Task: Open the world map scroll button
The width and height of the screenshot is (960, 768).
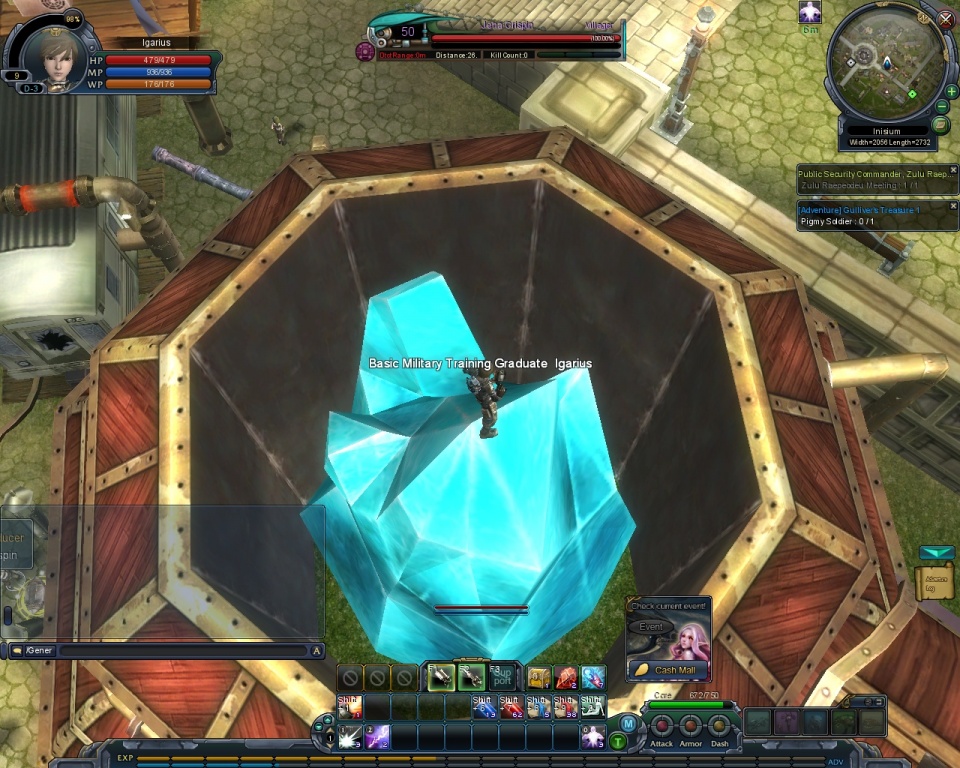Action: [x=940, y=125]
